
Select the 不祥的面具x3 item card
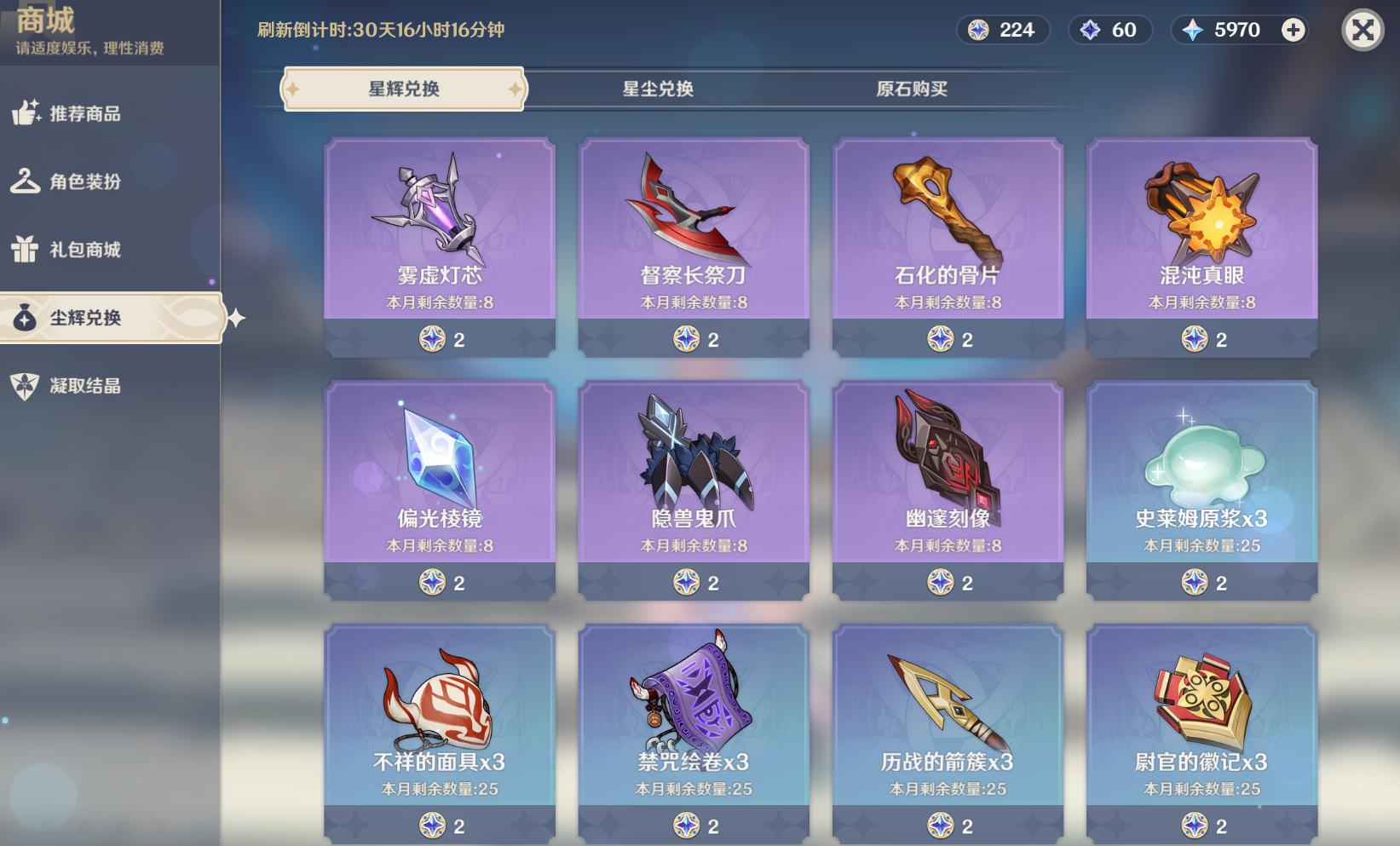click(x=440, y=733)
